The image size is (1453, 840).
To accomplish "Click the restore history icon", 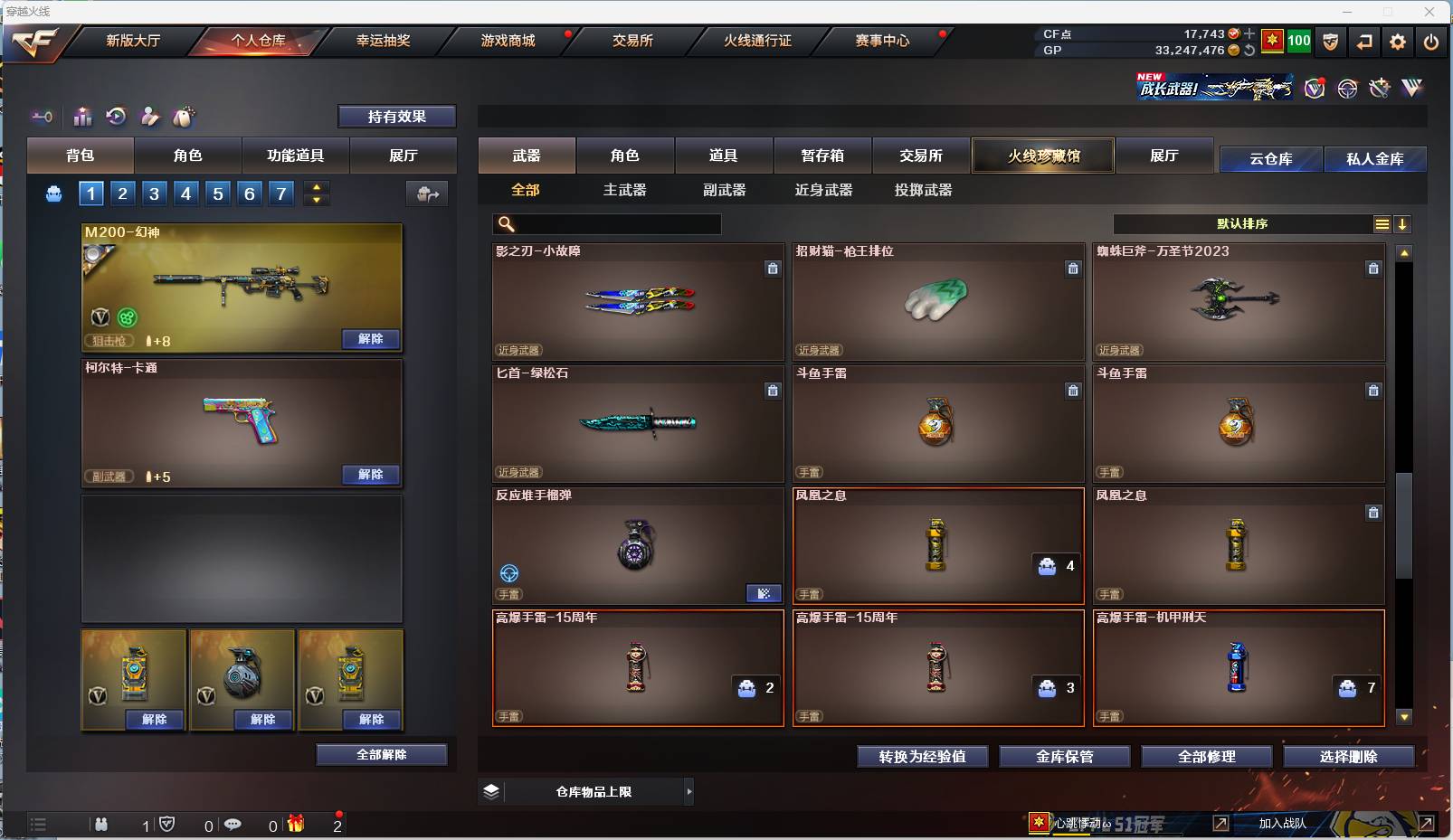I will 117,116.
